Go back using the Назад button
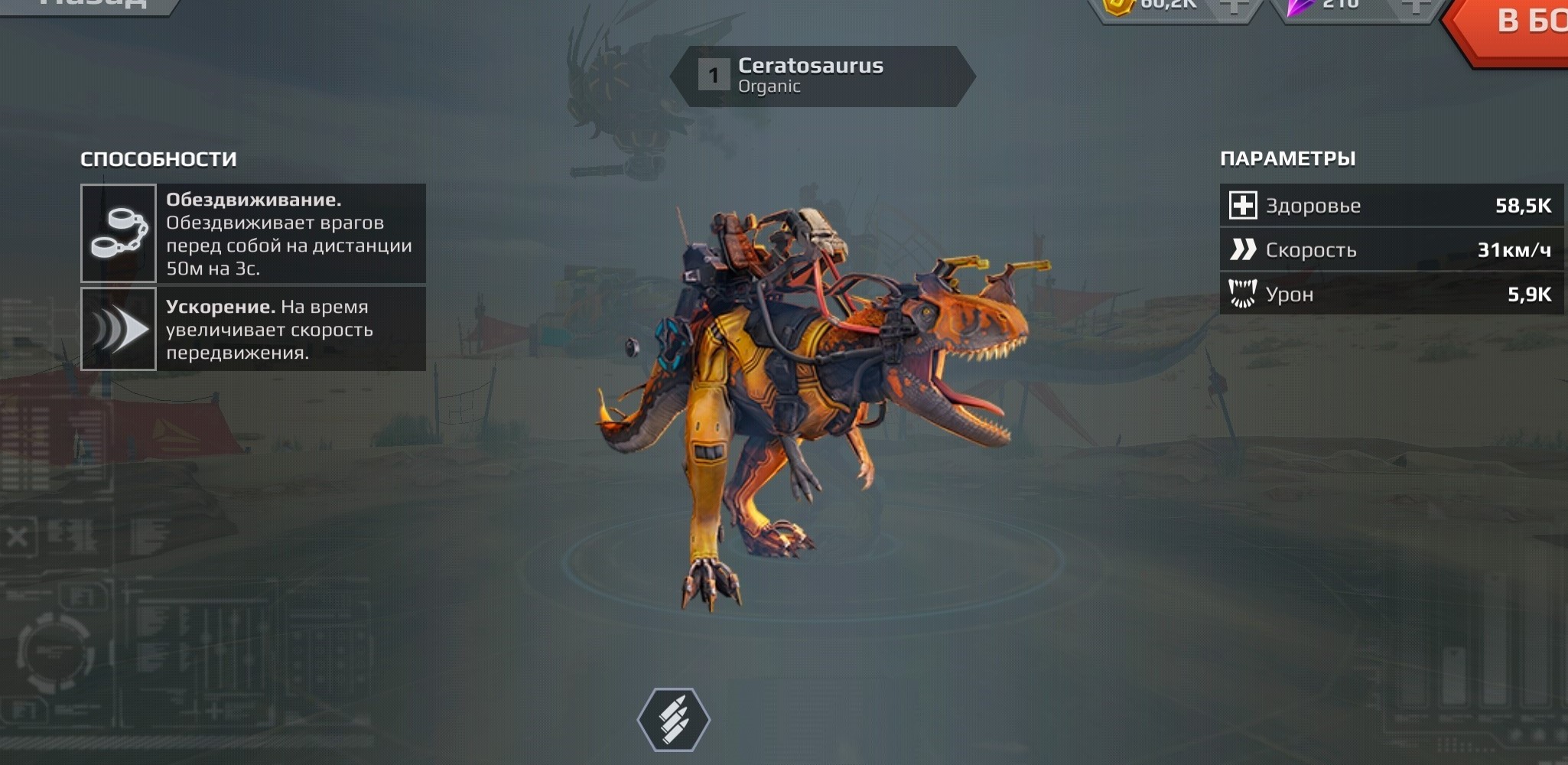The width and height of the screenshot is (1568, 765). tap(92, 5)
